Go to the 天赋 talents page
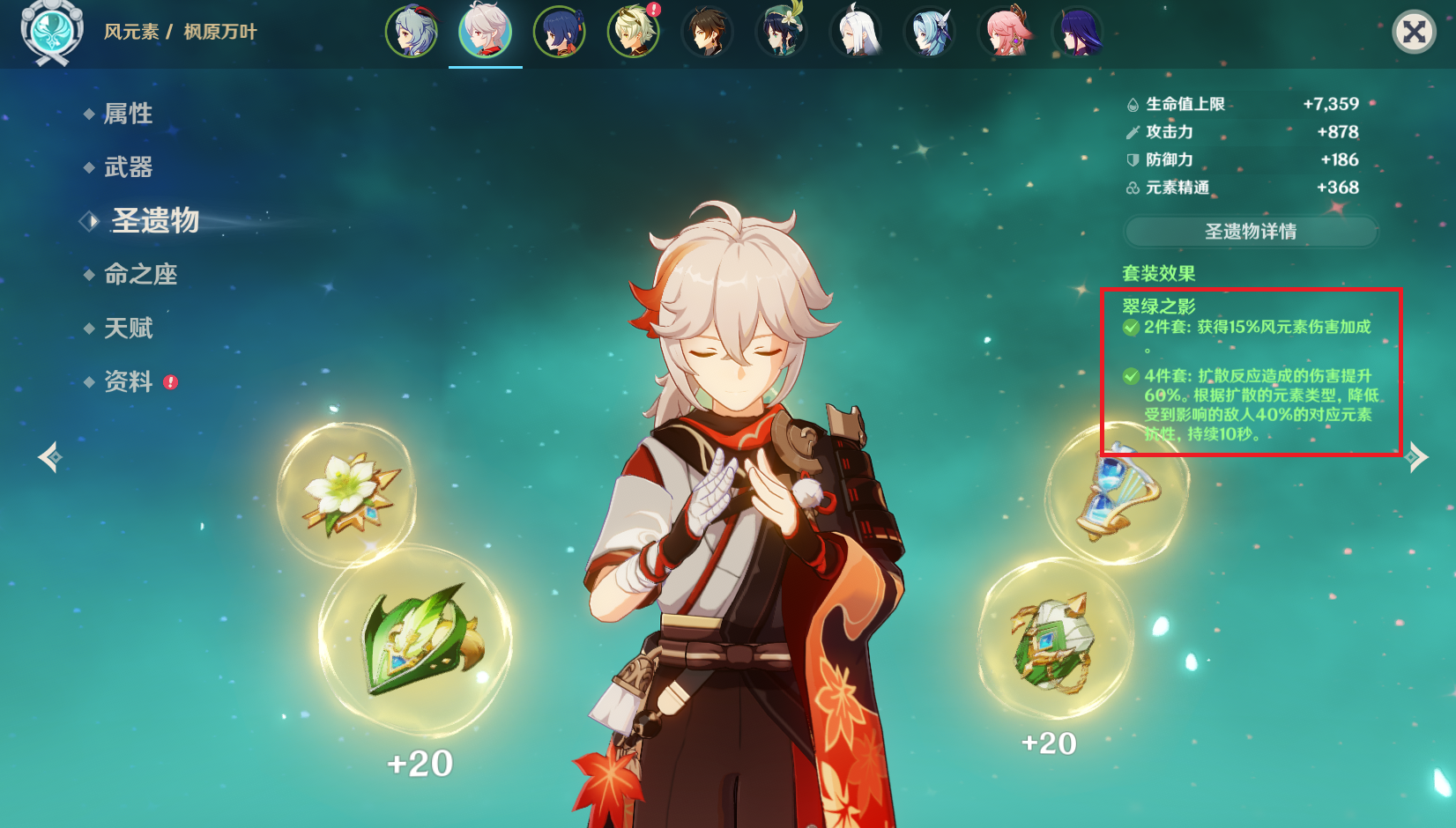 (128, 329)
